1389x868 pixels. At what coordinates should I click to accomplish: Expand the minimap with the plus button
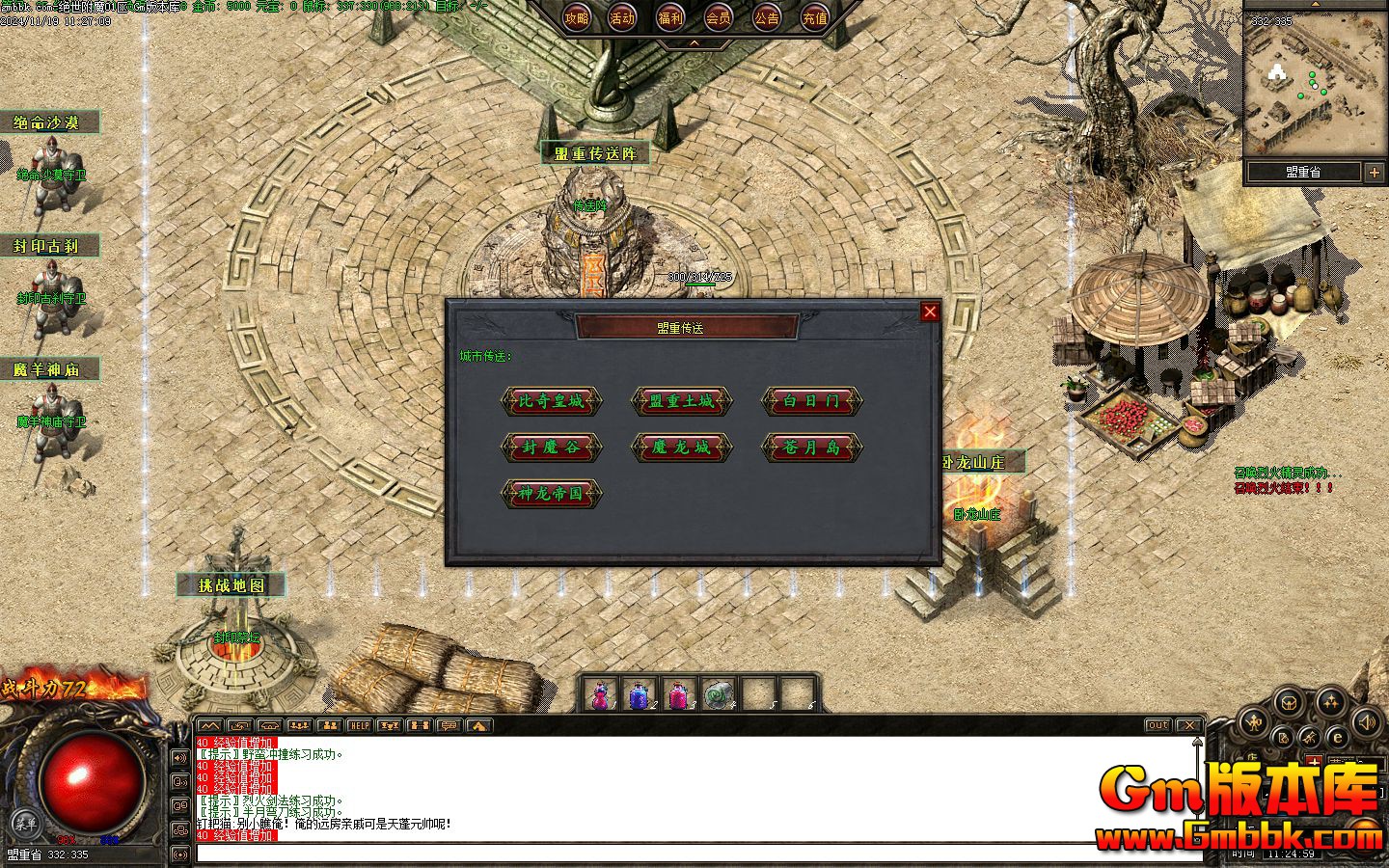pos(1375,173)
